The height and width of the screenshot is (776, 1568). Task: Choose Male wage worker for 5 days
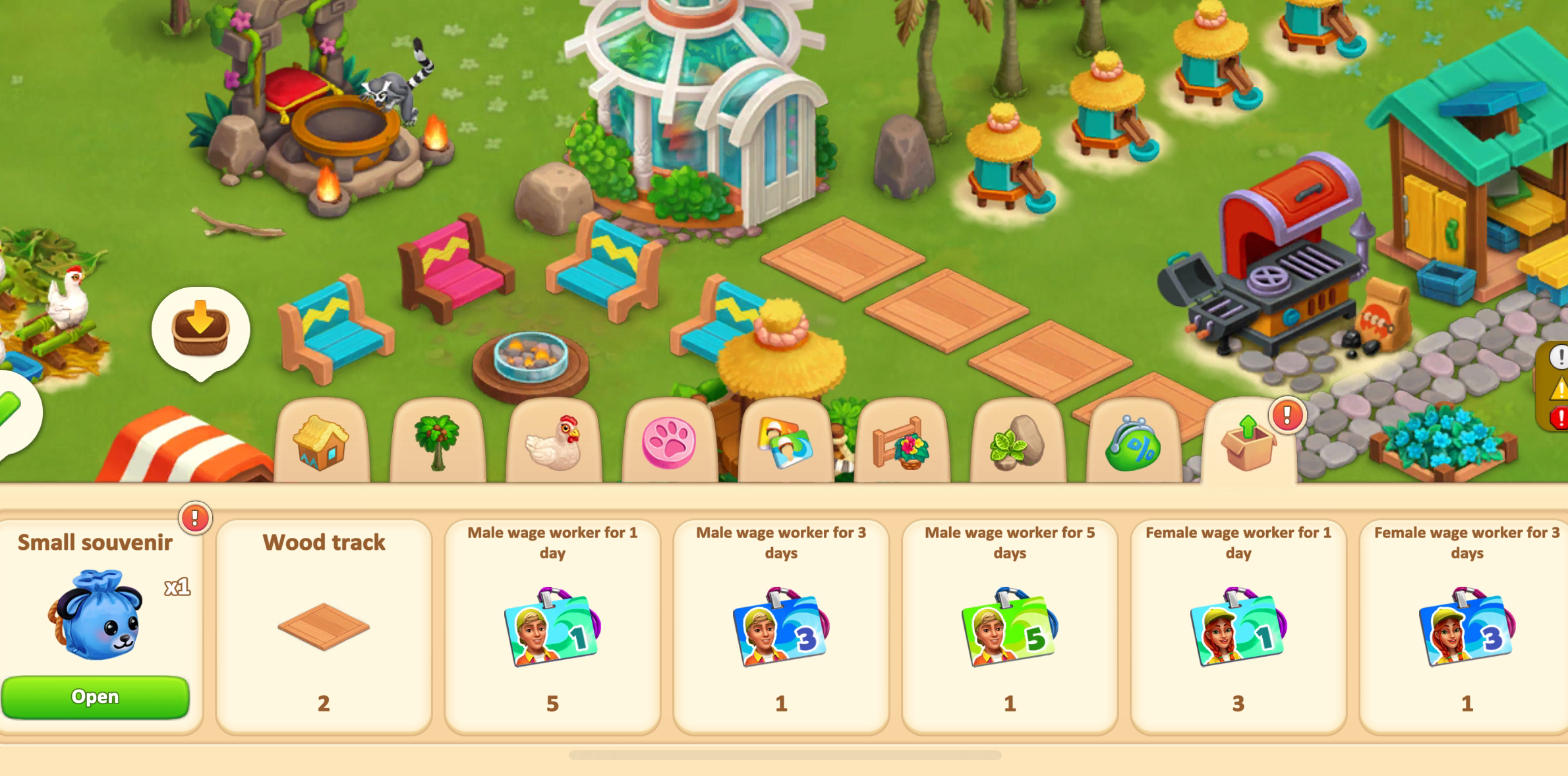1009,626
